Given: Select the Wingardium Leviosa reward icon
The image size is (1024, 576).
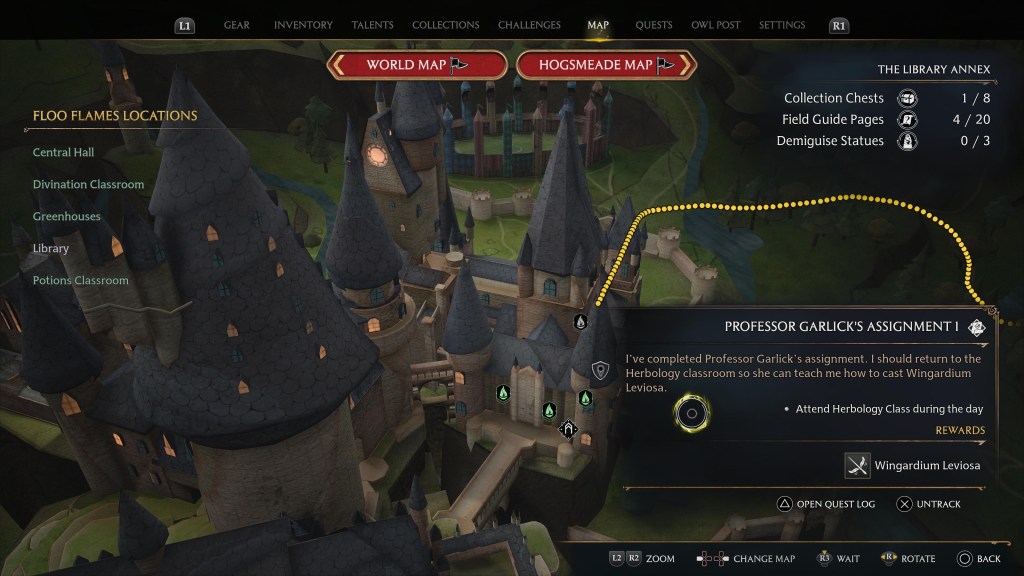Looking at the screenshot, I should tap(857, 465).
